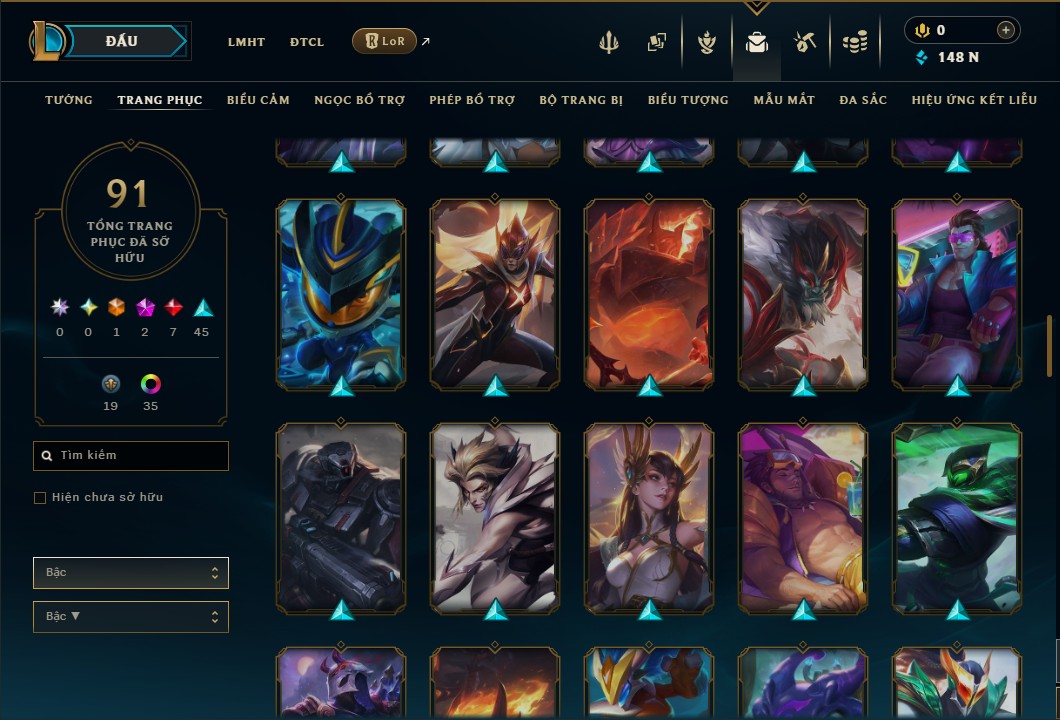Select the BIỂU CẢM tab
Viewport: 1060px width, 720px height.
258,100
